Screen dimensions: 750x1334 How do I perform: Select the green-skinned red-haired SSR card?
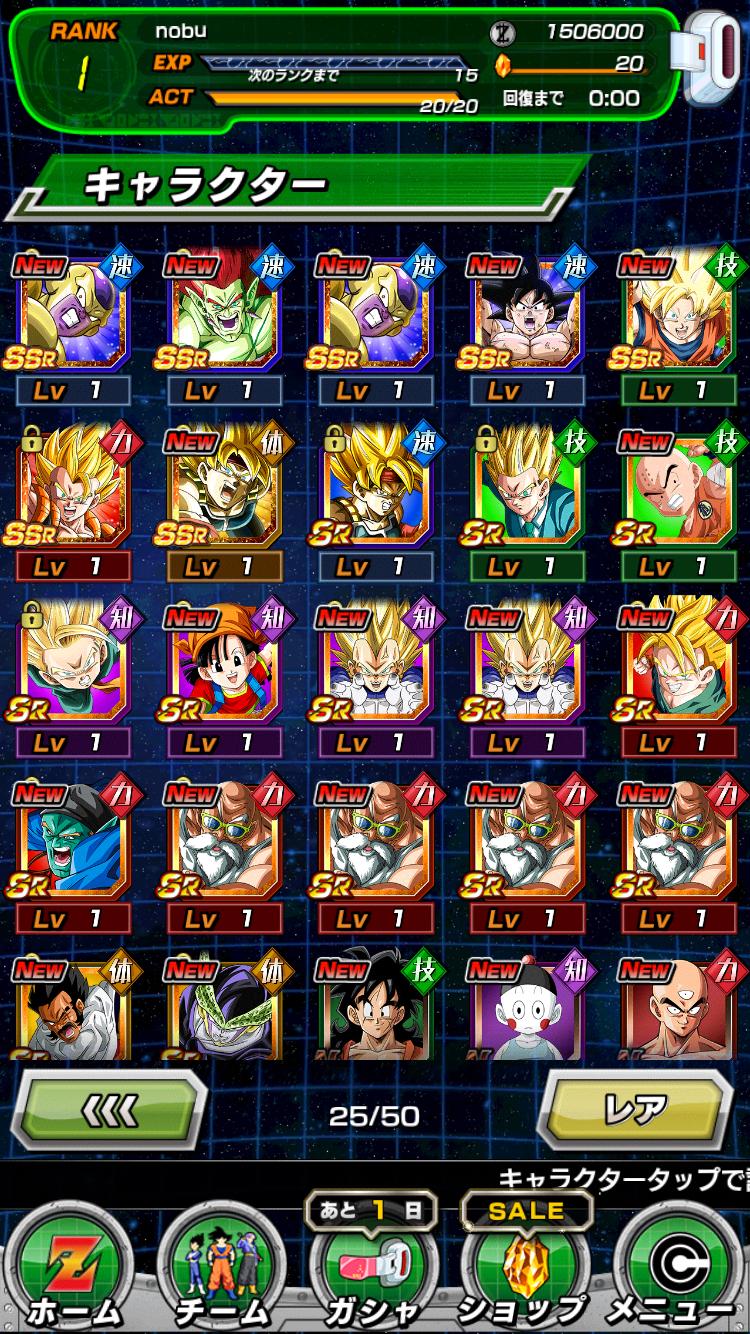click(x=223, y=312)
